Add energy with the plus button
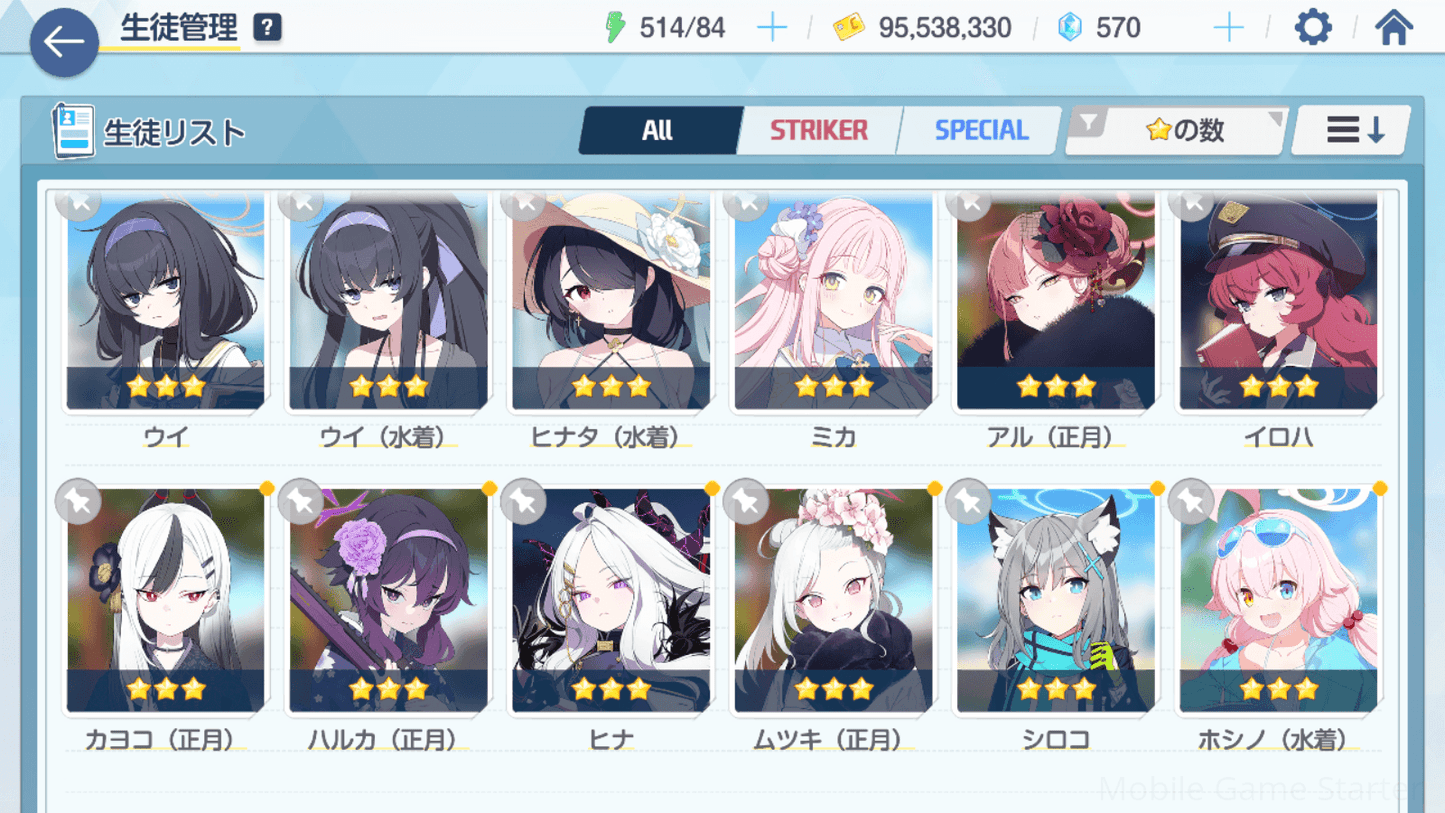This screenshot has height=813, width=1445. click(771, 27)
